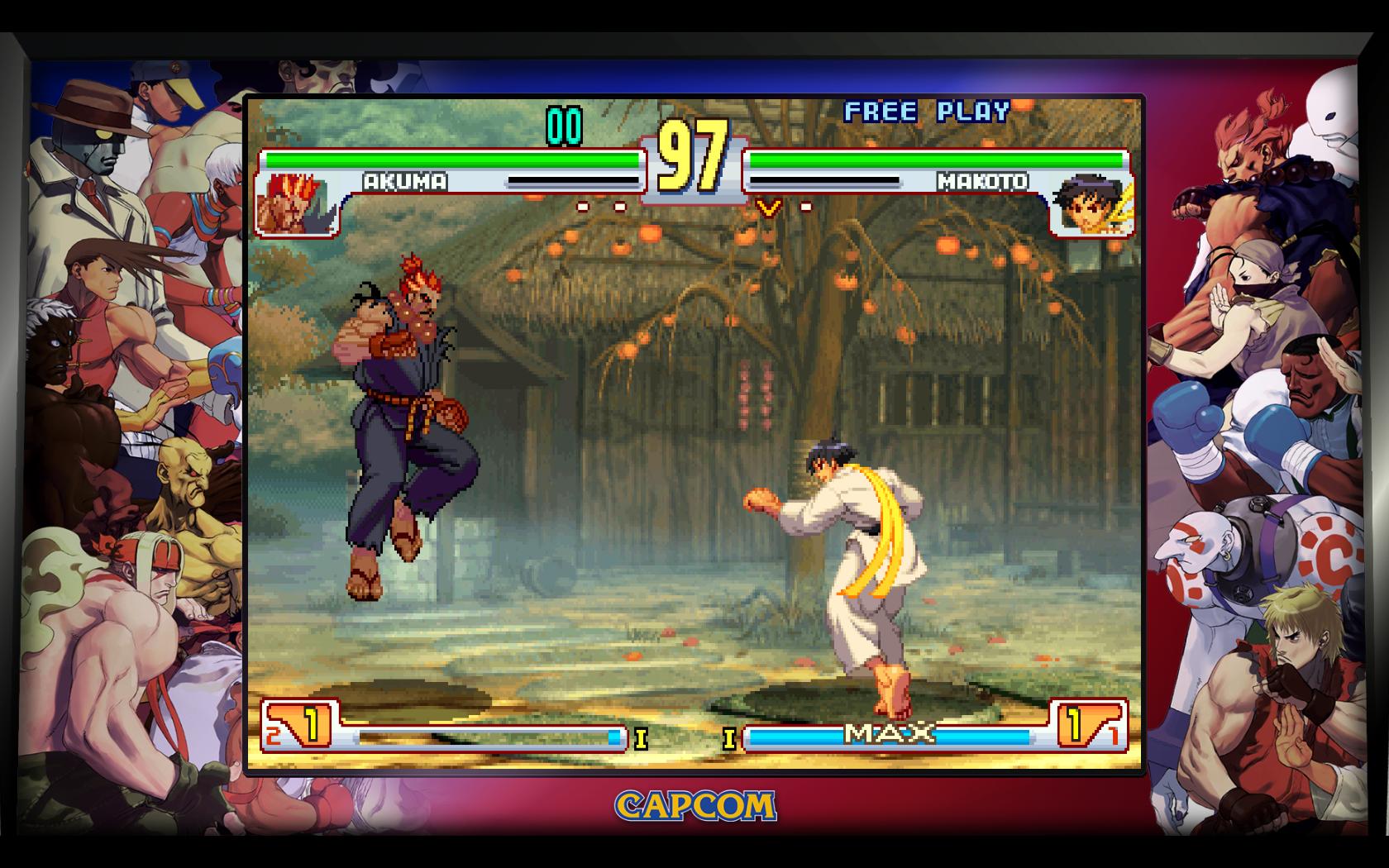Image resolution: width=1389 pixels, height=868 pixels.
Task: Click the yellow V icon under the timer
Action: click(769, 207)
